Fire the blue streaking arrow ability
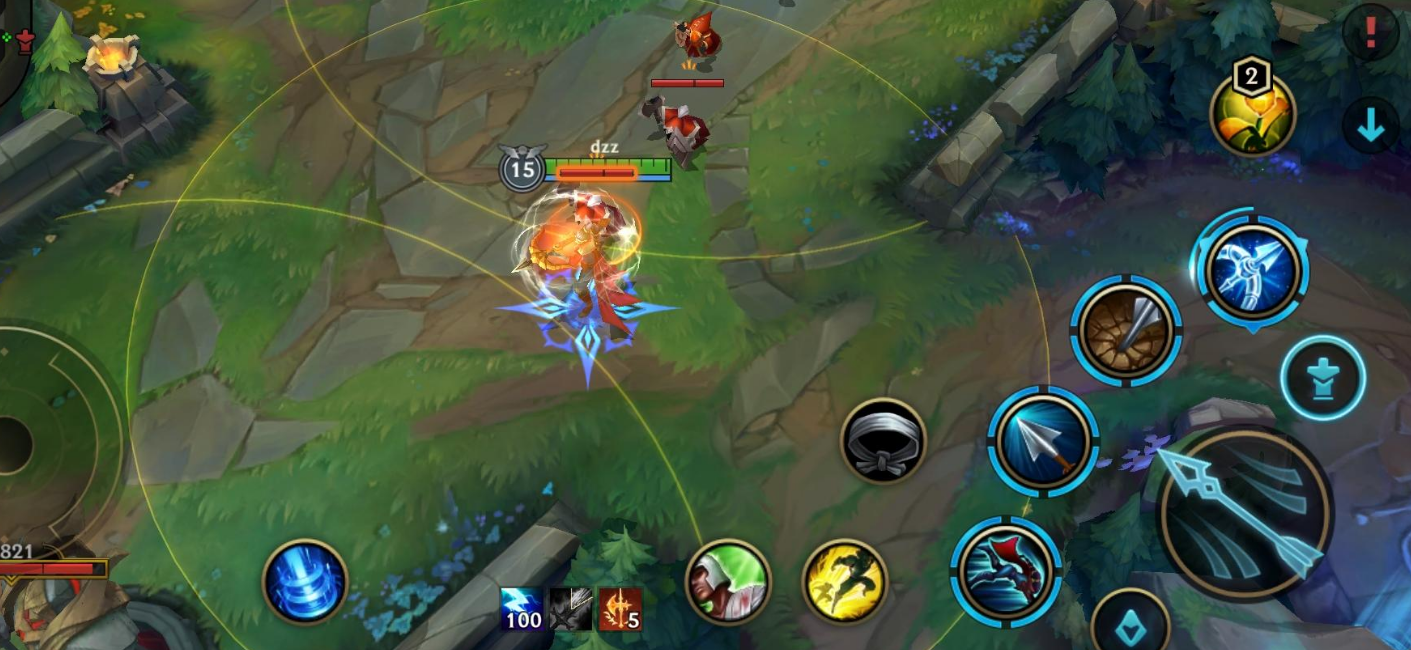The height and width of the screenshot is (650, 1411). coord(1044,441)
